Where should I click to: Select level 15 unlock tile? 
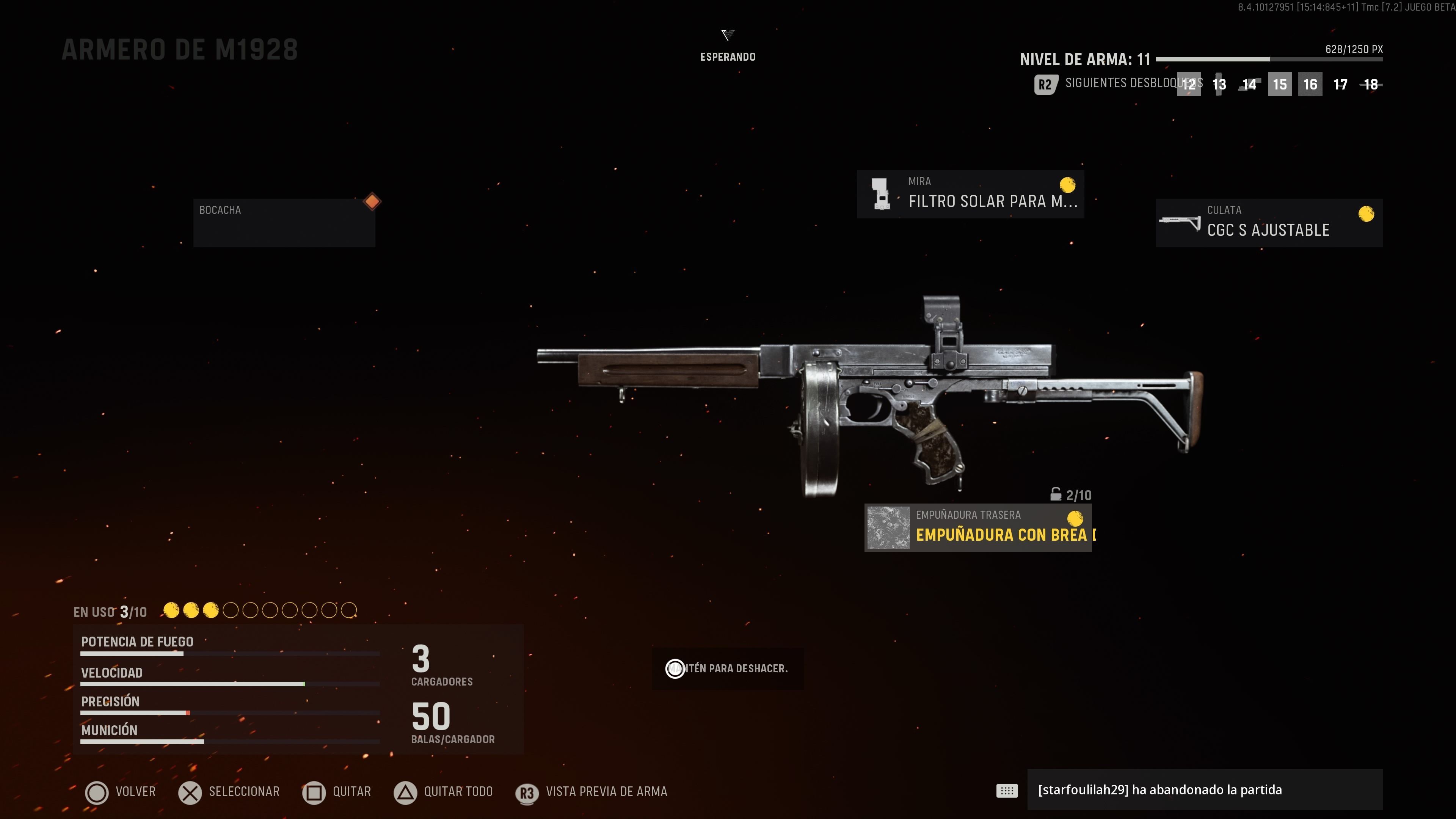[1280, 85]
